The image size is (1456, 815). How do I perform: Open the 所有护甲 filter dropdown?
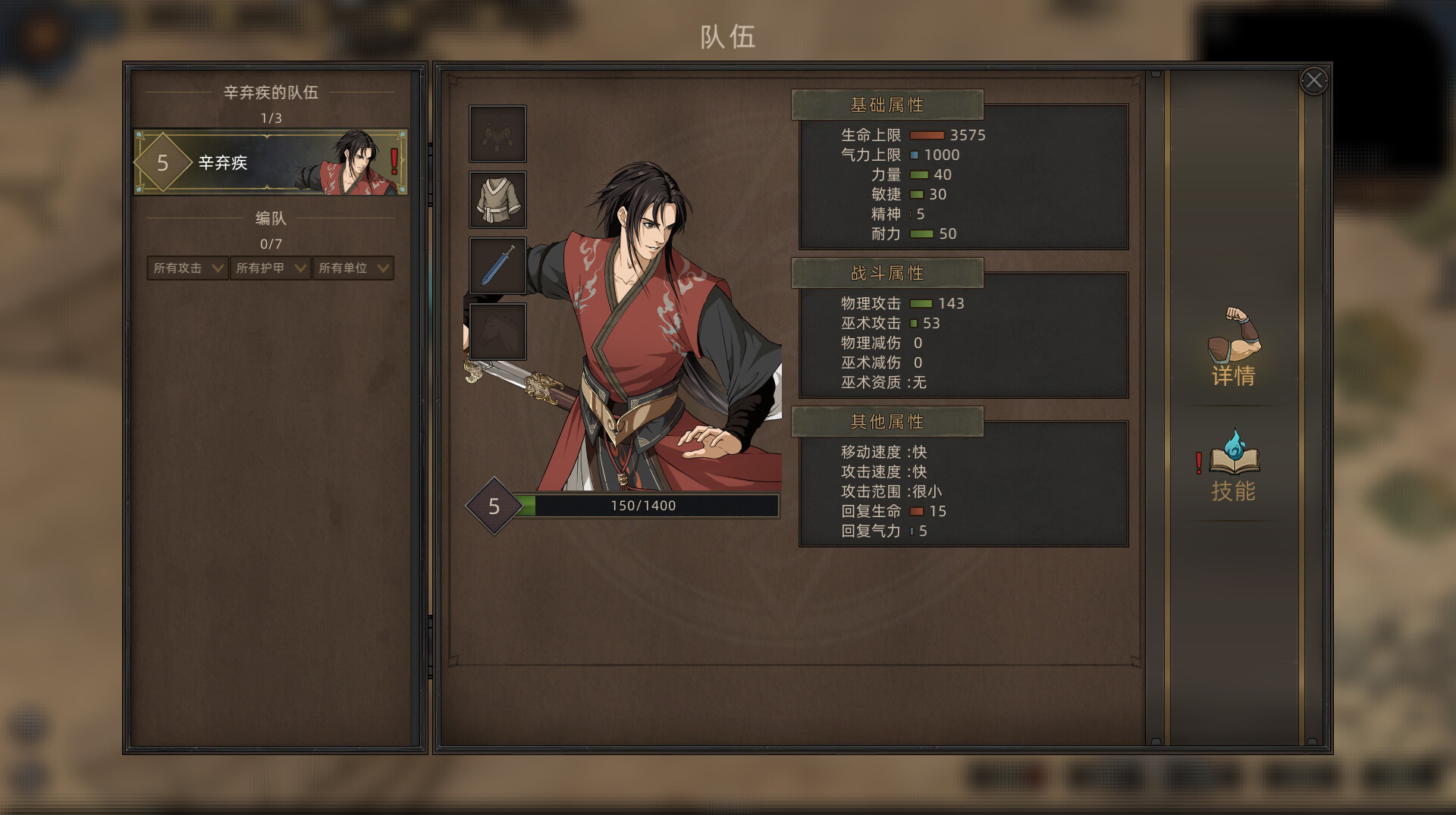coord(270,268)
